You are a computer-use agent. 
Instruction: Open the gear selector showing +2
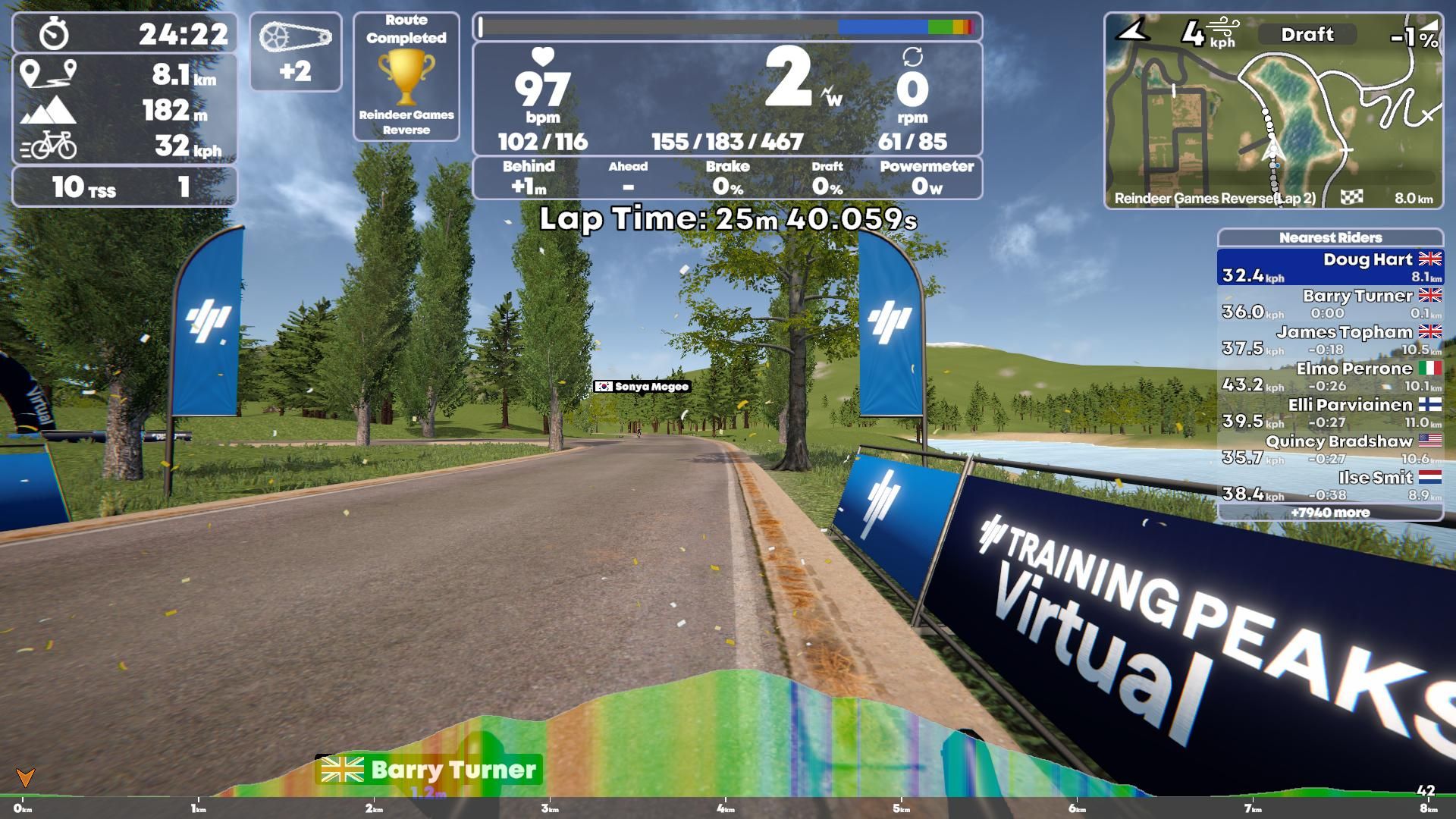(x=296, y=52)
